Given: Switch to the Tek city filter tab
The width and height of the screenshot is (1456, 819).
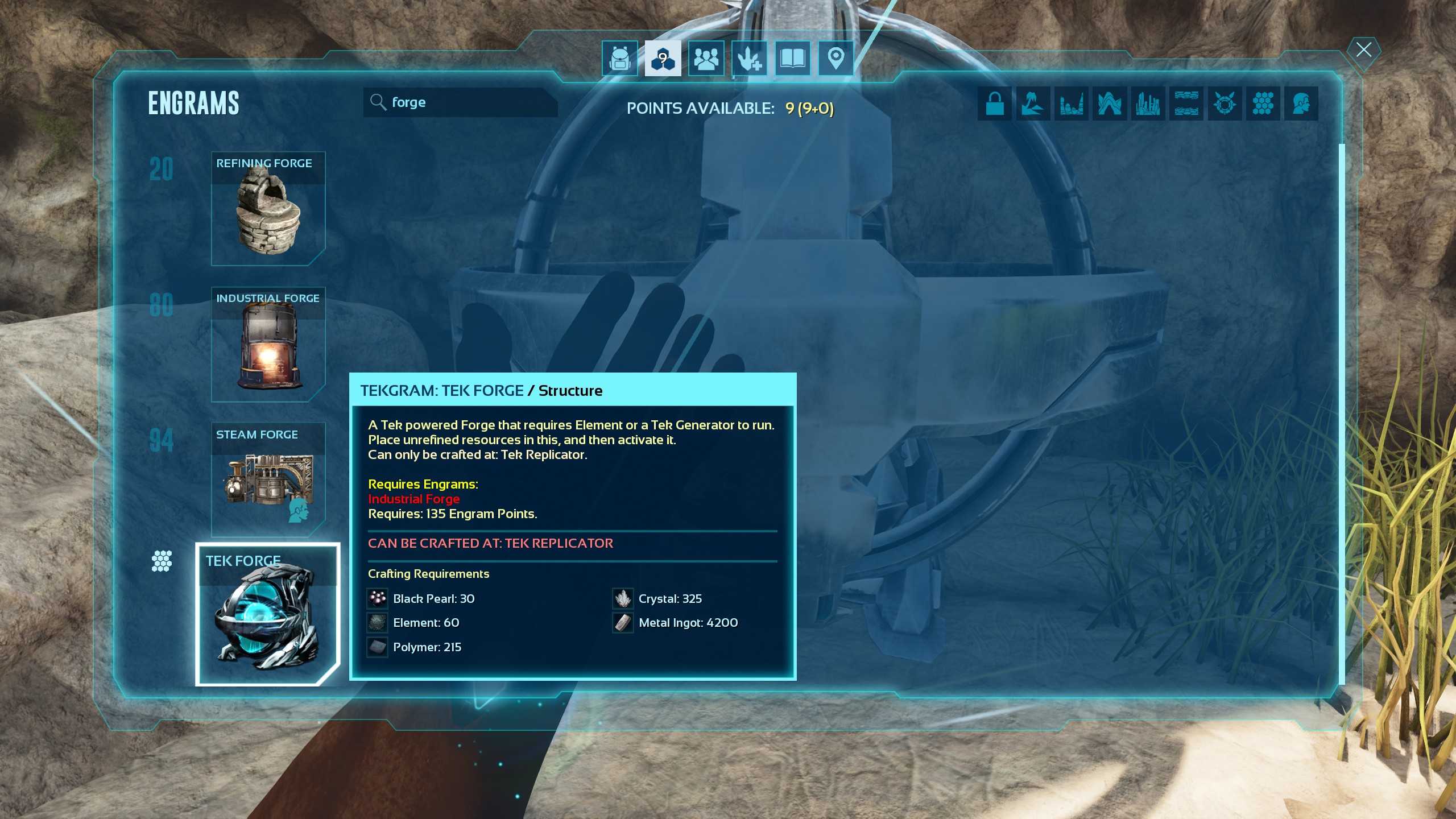Looking at the screenshot, I should (1148, 104).
